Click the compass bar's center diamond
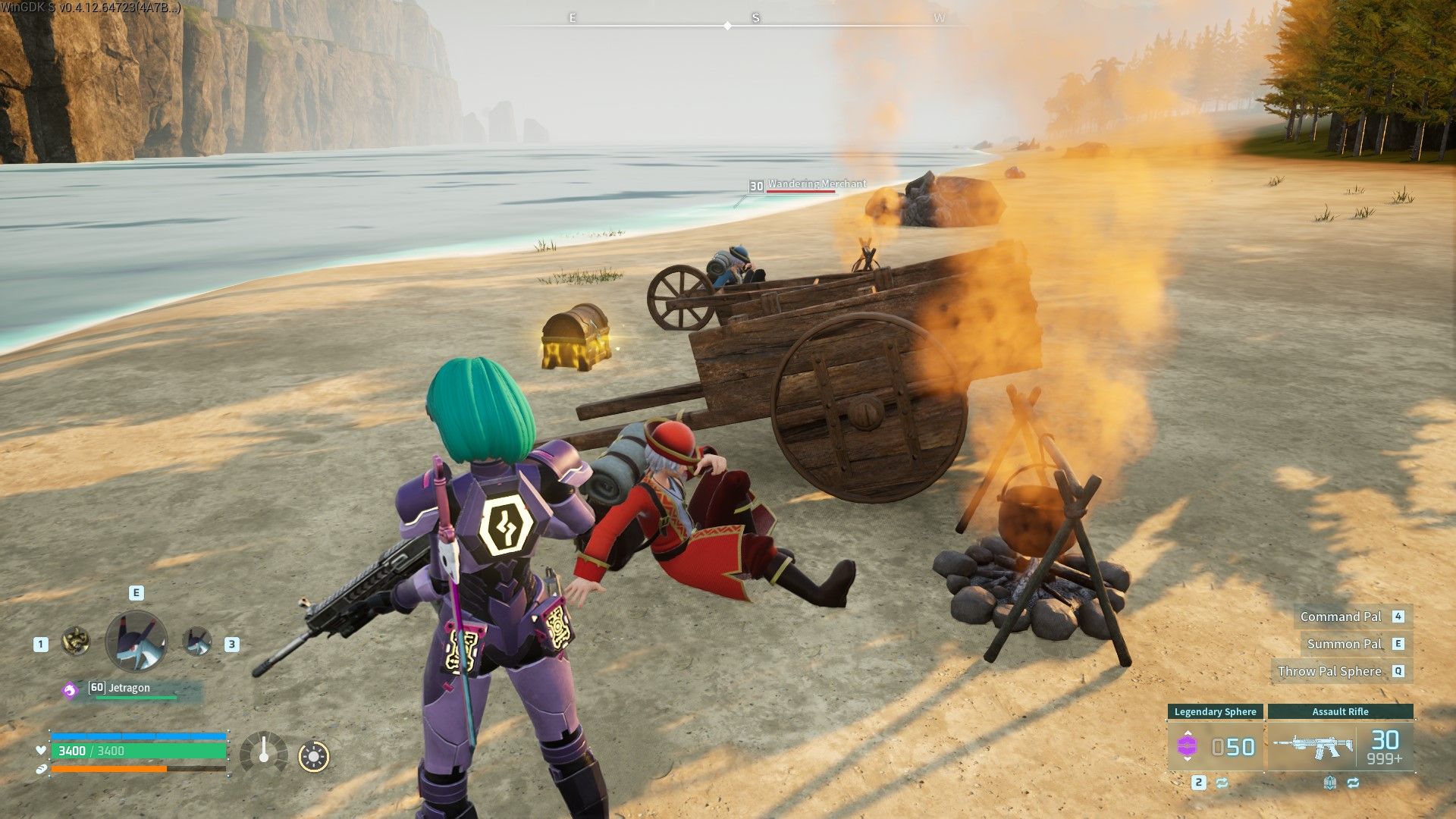The height and width of the screenshot is (819, 1456). (x=728, y=26)
